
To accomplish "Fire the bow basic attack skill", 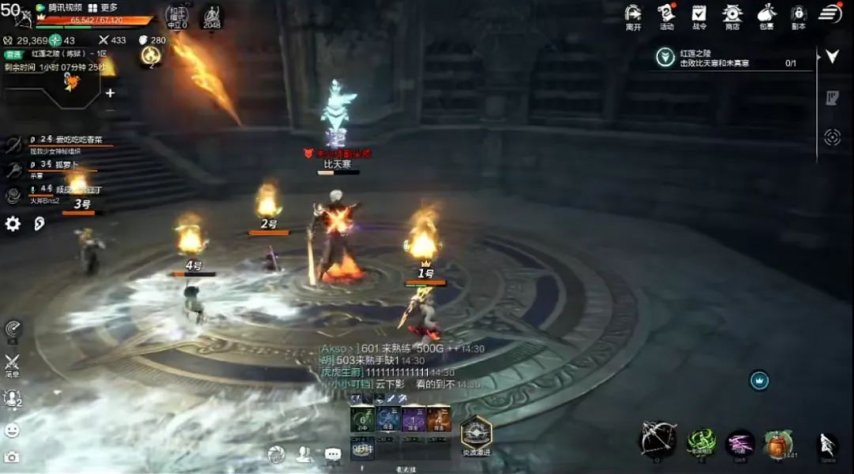I will [x=657, y=440].
